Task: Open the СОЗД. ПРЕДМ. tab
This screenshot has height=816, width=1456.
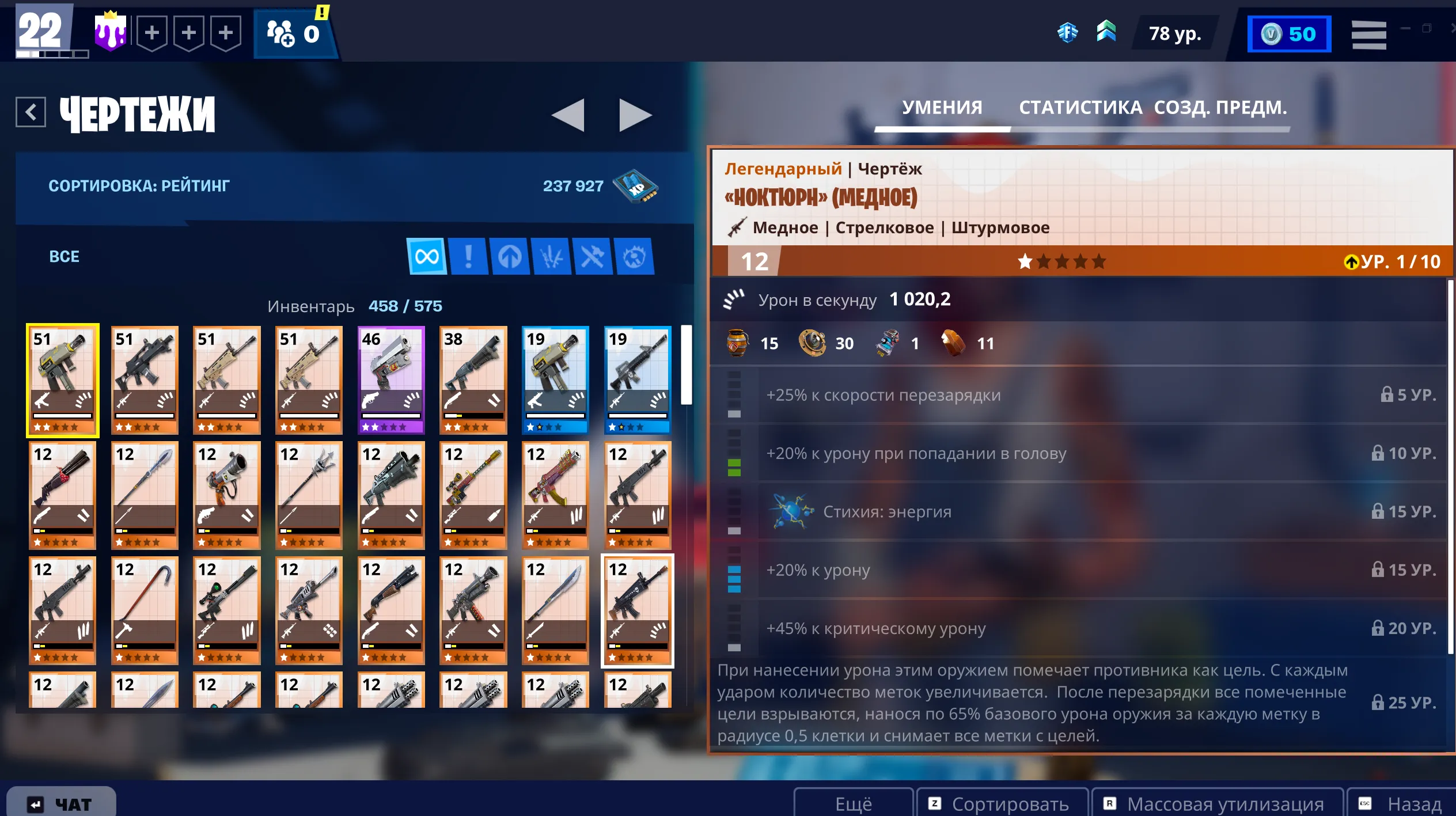Action: point(1220,108)
